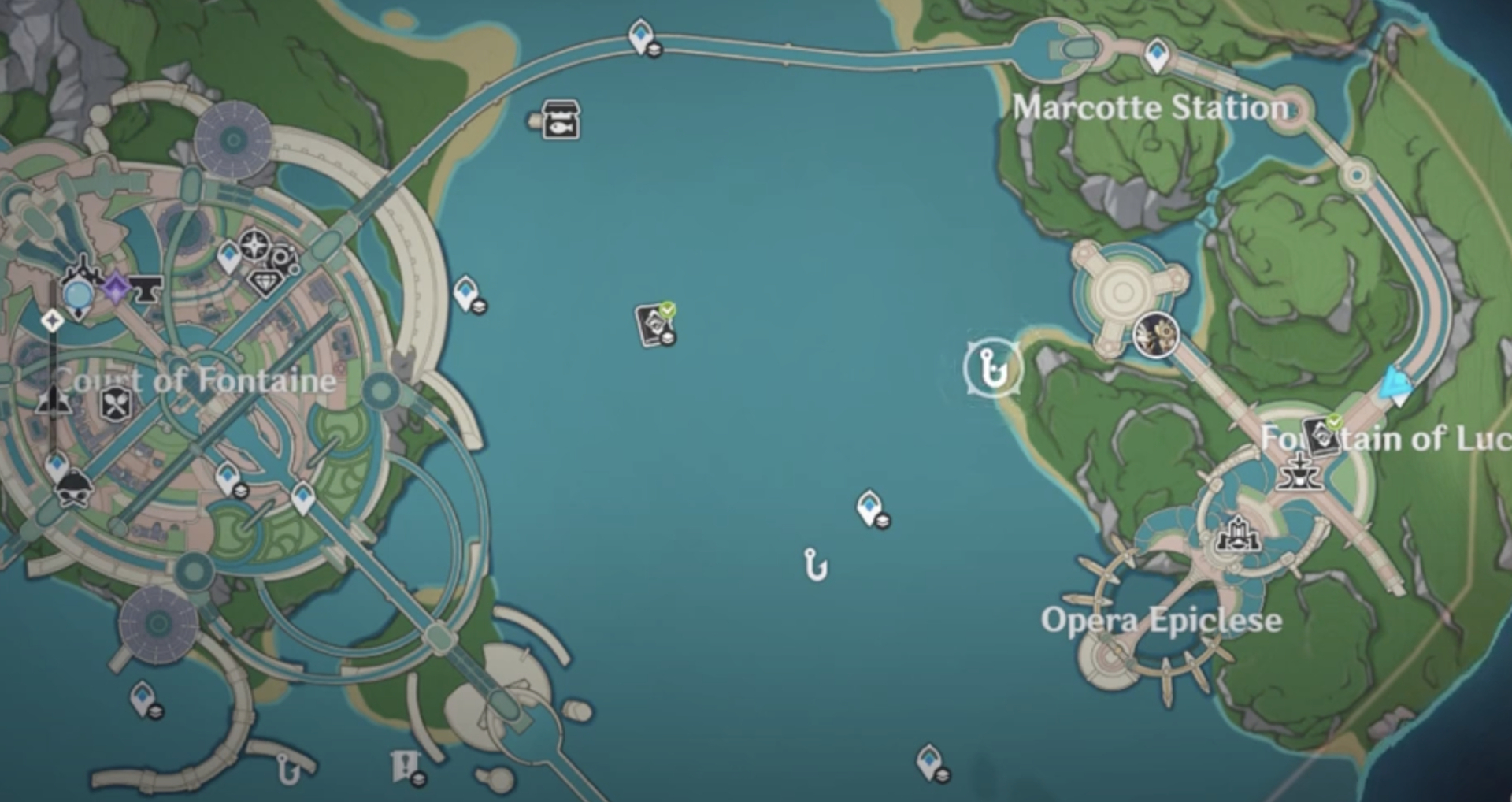Click the Marcotte Station location label
1512x802 pixels.
pyautogui.click(x=1151, y=107)
